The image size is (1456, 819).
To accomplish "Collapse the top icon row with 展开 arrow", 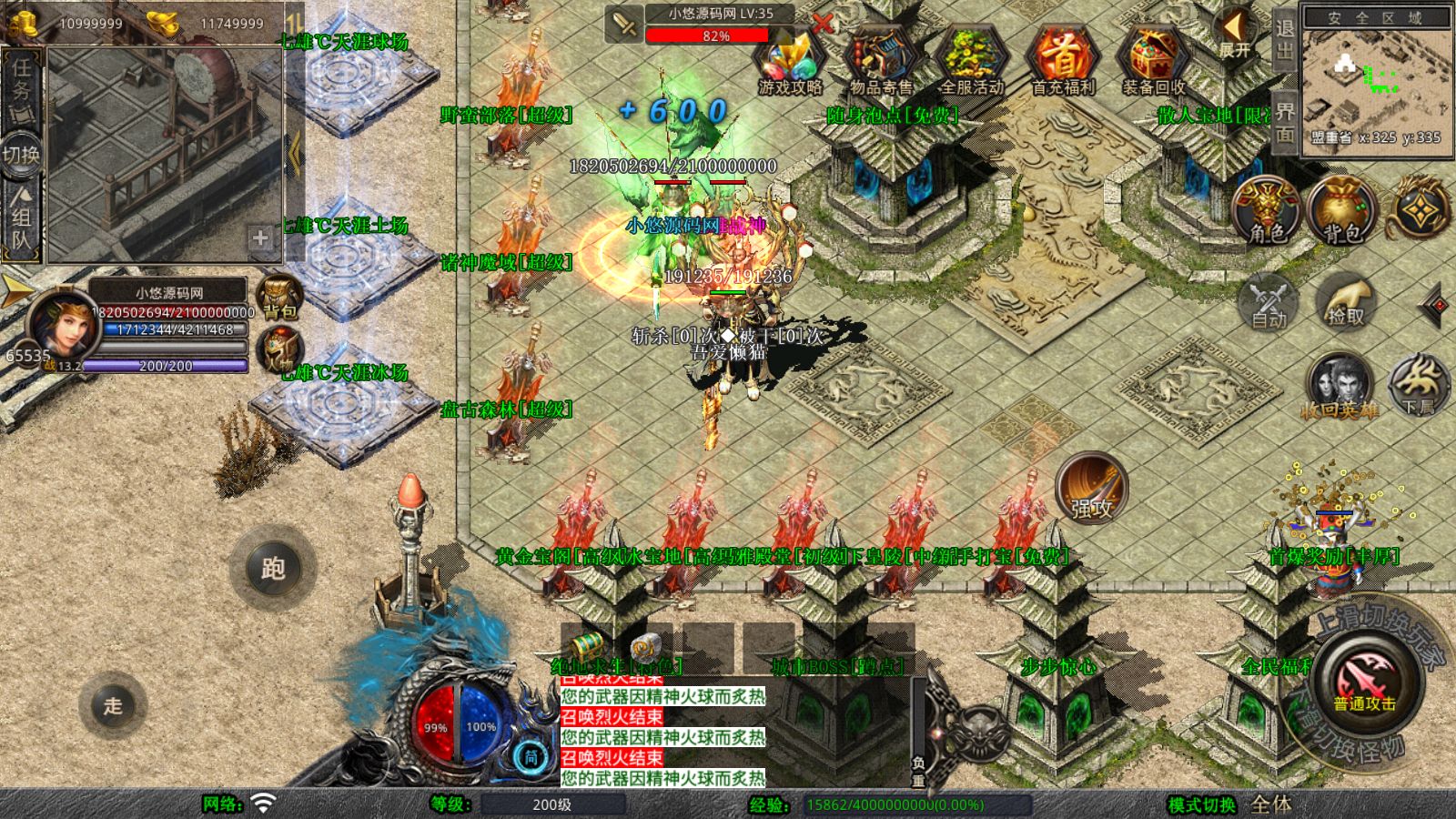I will [x=1235, y=35].
